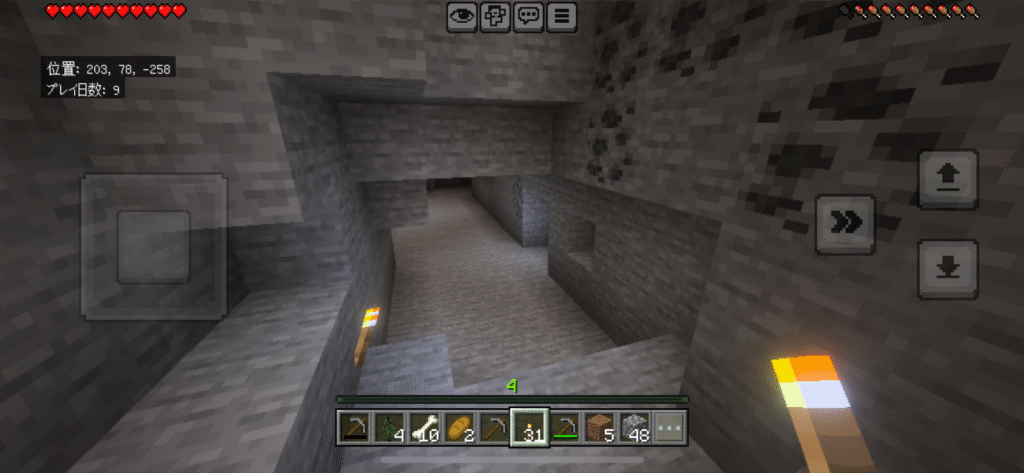Tap the sprint double-arrow button
Image resolution: width=1024 pixels, height=473 pixels.
(x=846, y=224)
